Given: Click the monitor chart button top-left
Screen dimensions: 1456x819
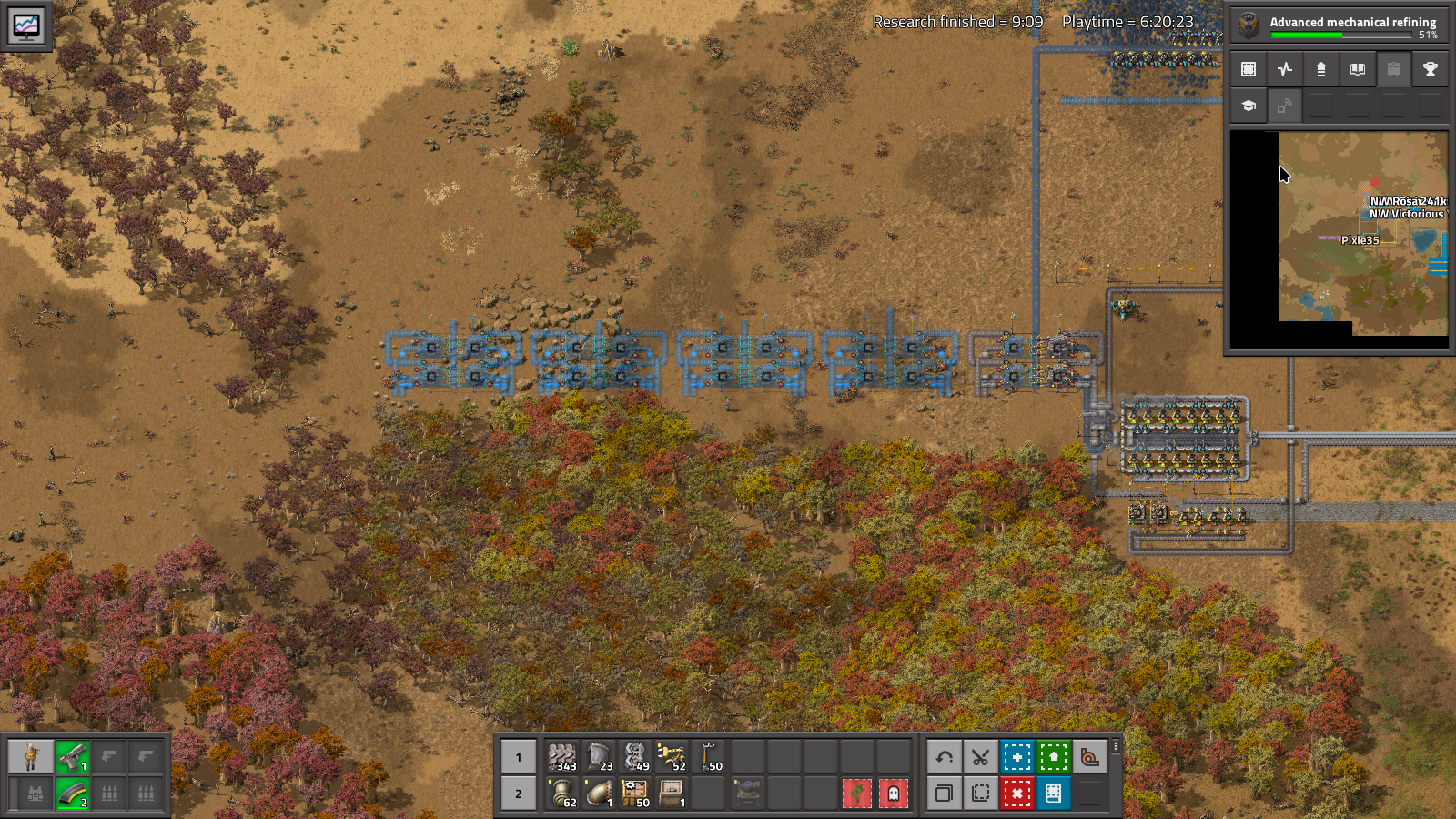Looking at the screenshot, I should pyautogui.click(x=25, y=25).
